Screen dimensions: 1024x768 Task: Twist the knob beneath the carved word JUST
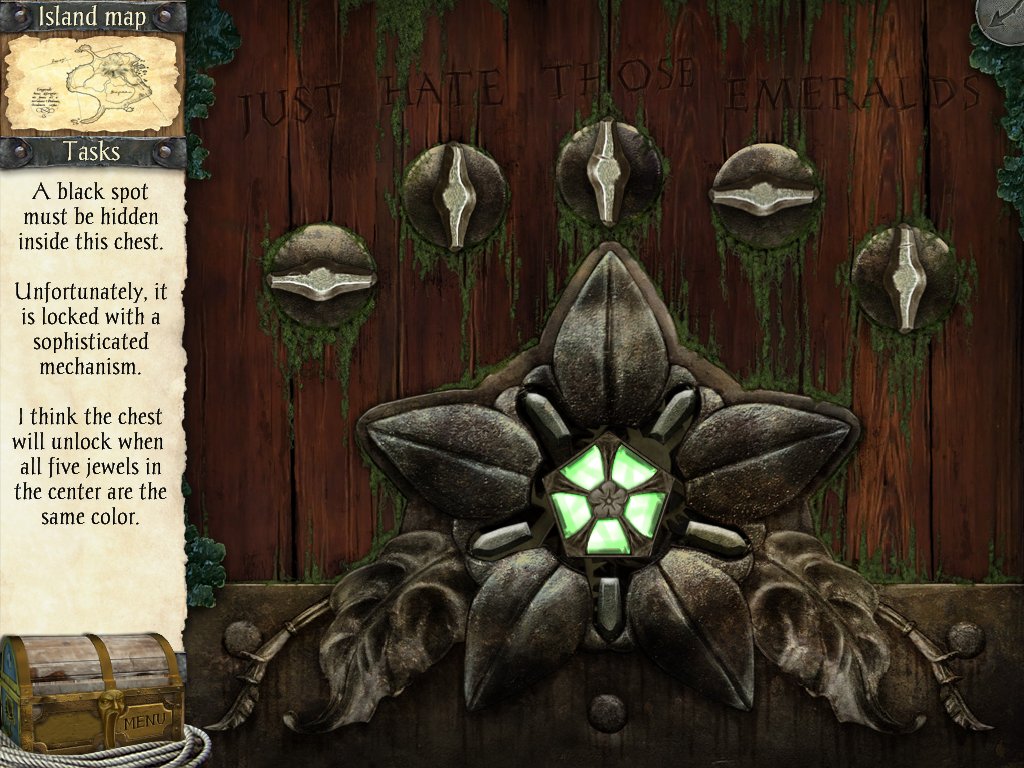point(321,277)
